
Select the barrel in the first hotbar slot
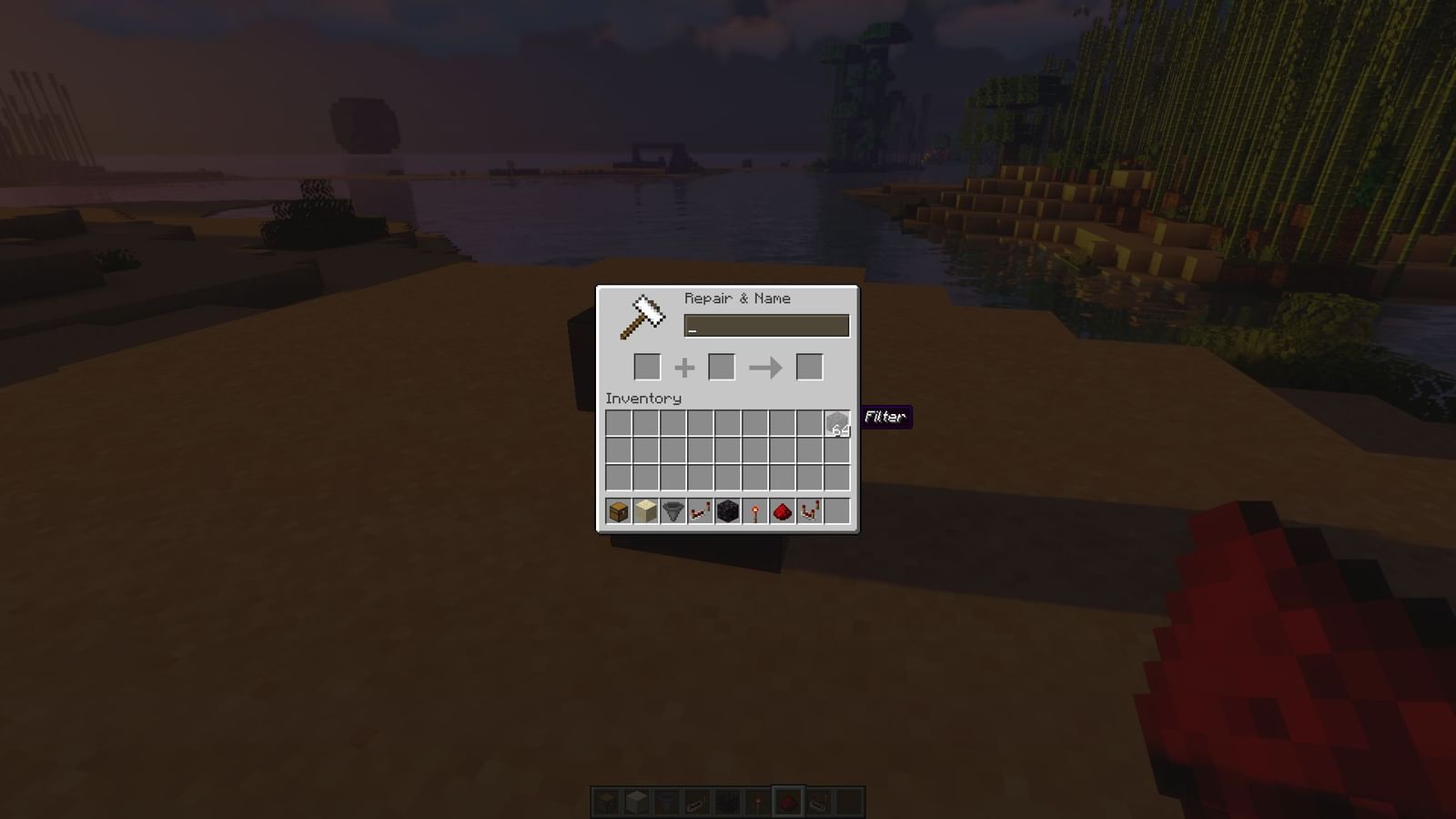coord(617,511)
